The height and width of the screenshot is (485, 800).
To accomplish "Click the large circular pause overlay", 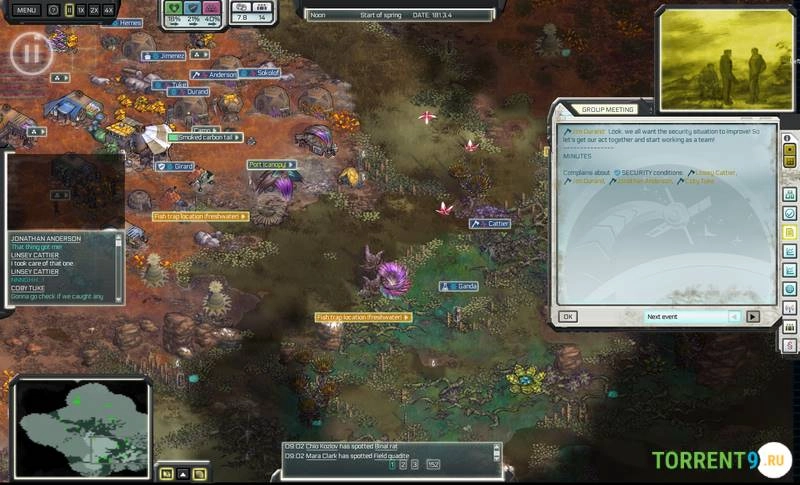I will 30,51.
